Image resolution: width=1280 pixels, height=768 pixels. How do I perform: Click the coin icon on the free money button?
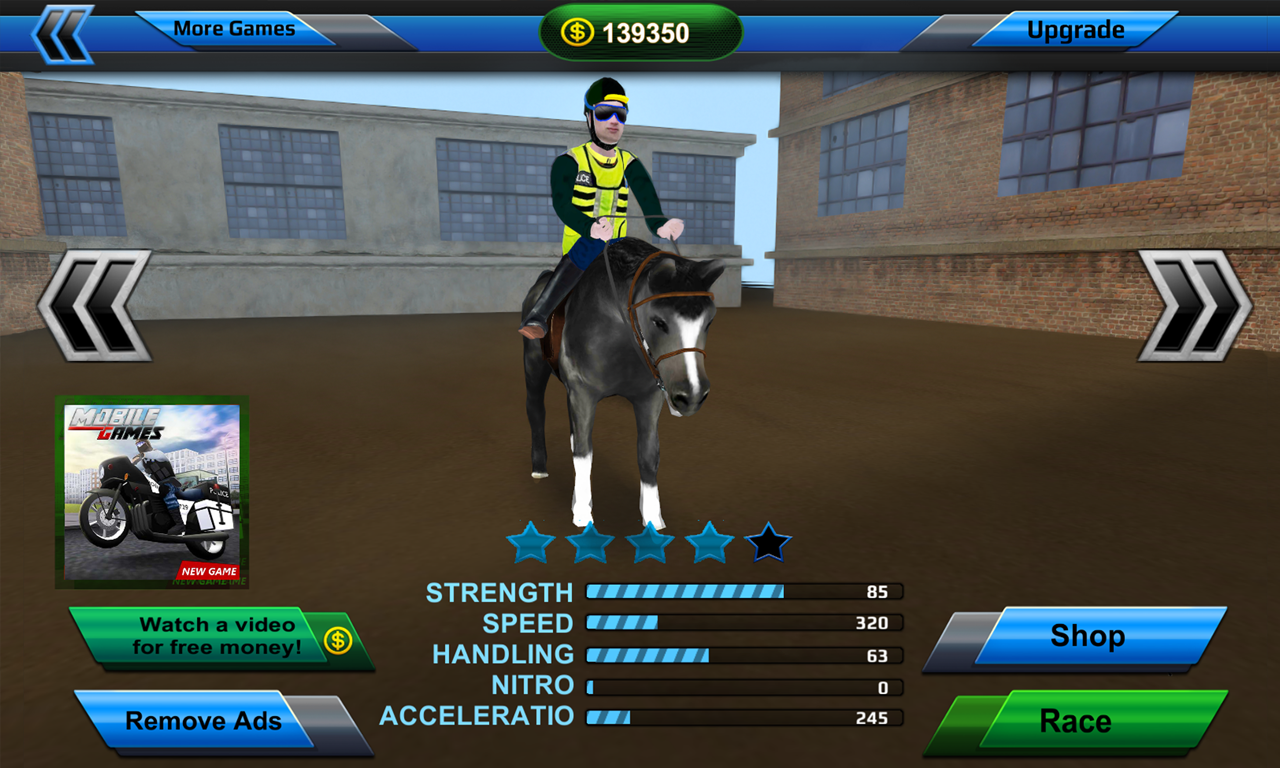tap(338, 640)
